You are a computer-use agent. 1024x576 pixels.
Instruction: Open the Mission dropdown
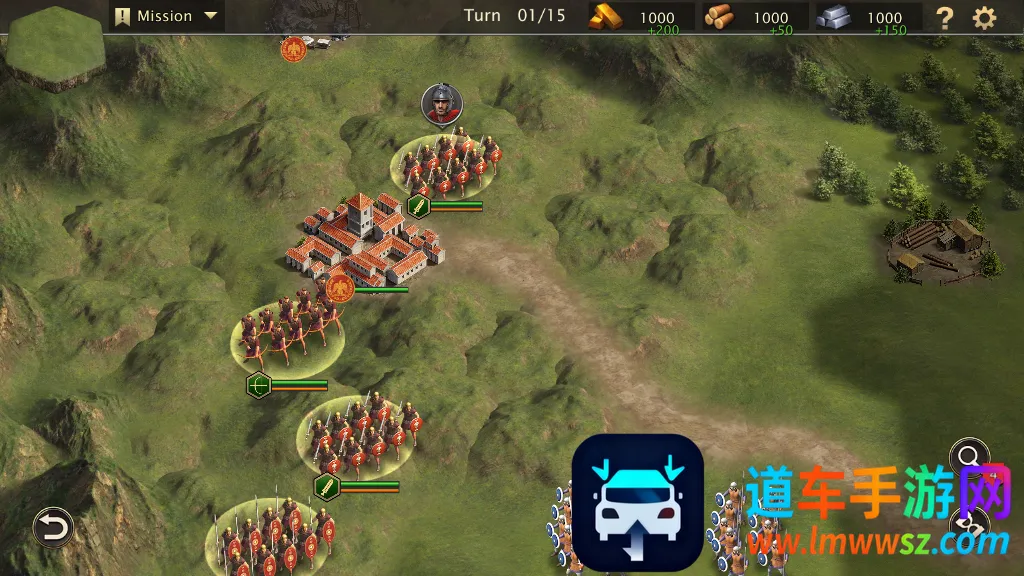pos(167,16)
